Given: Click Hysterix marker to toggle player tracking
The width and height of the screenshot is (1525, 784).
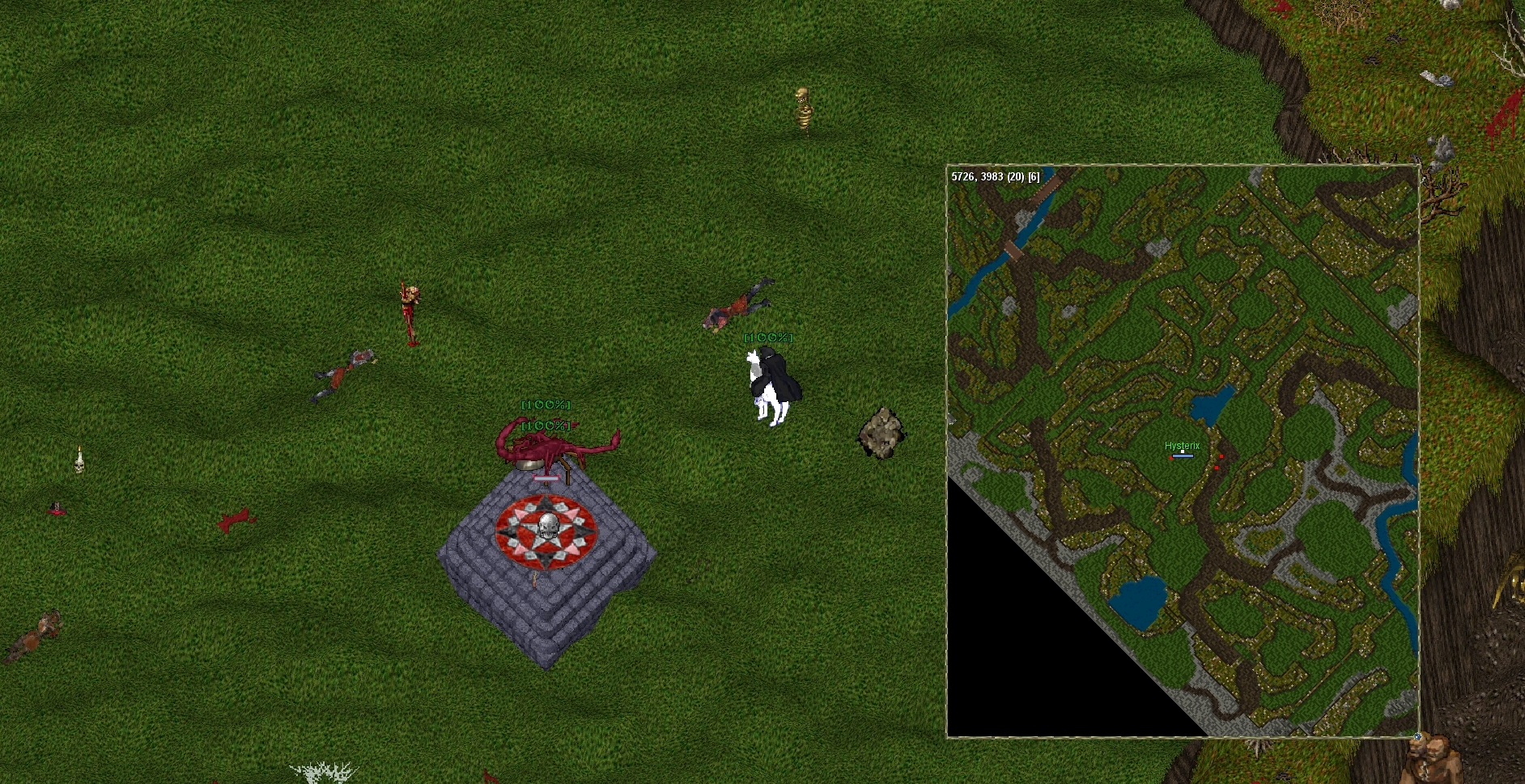Looking at the screenshot, I should [x=1183, y=446].
